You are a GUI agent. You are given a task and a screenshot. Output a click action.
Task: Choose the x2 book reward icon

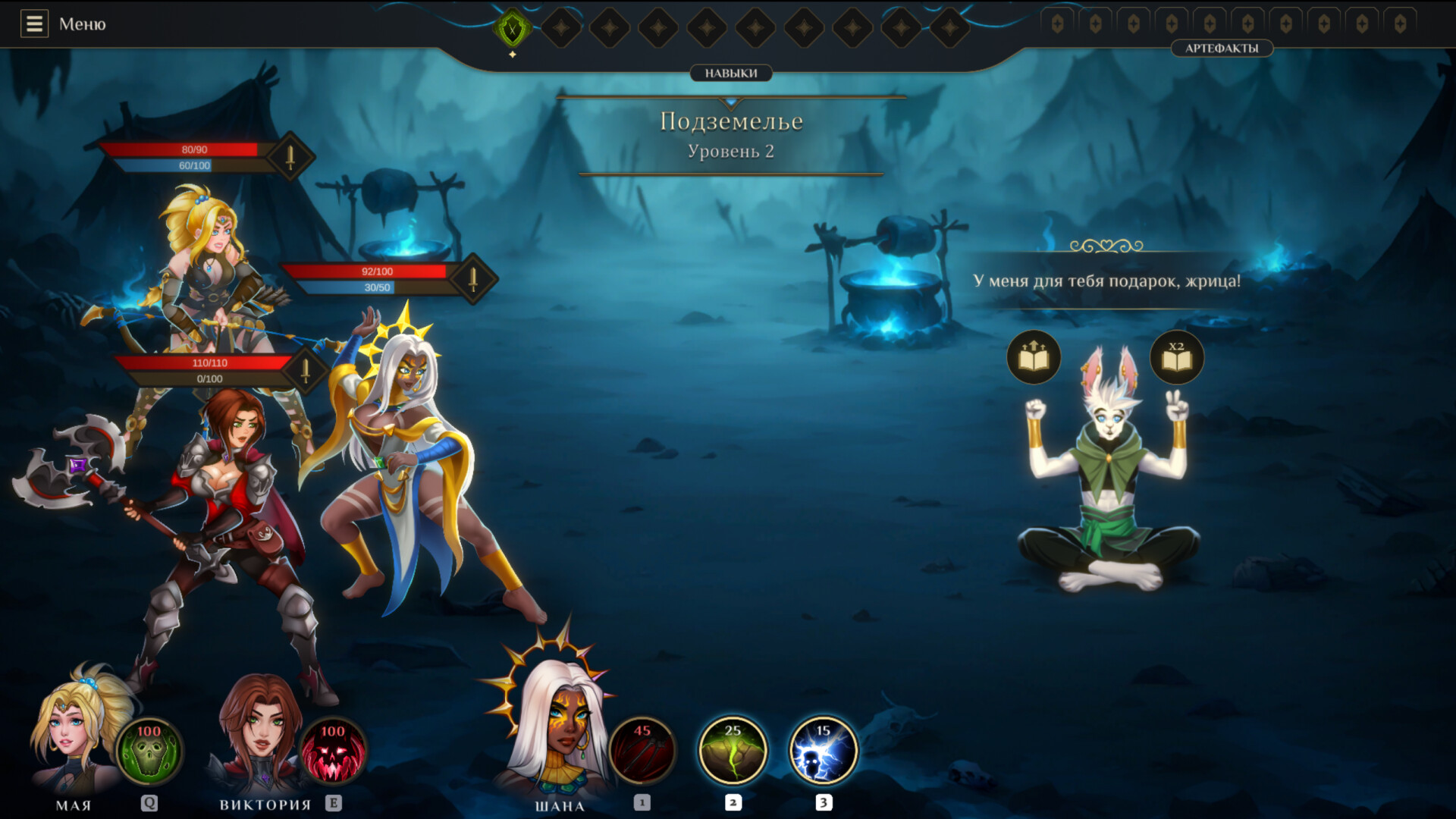(1178, 356)
